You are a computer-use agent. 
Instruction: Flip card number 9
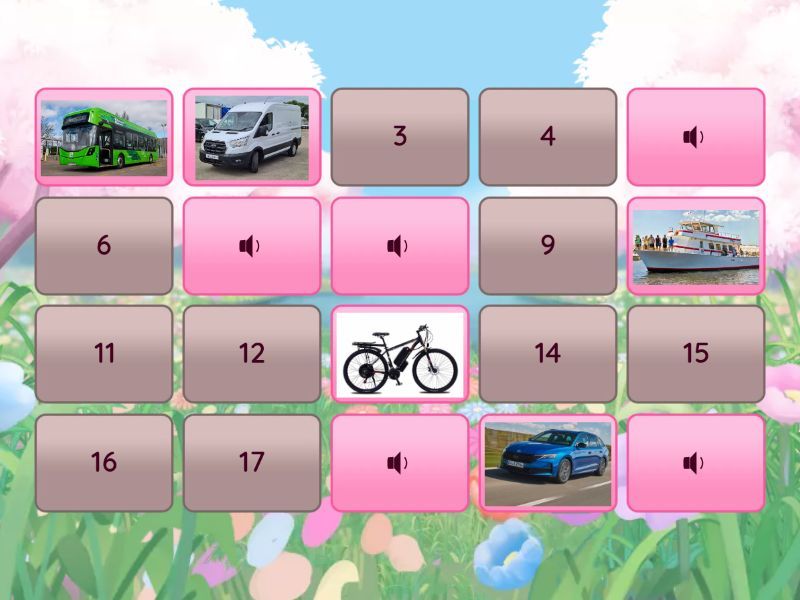tap(548, 246)
